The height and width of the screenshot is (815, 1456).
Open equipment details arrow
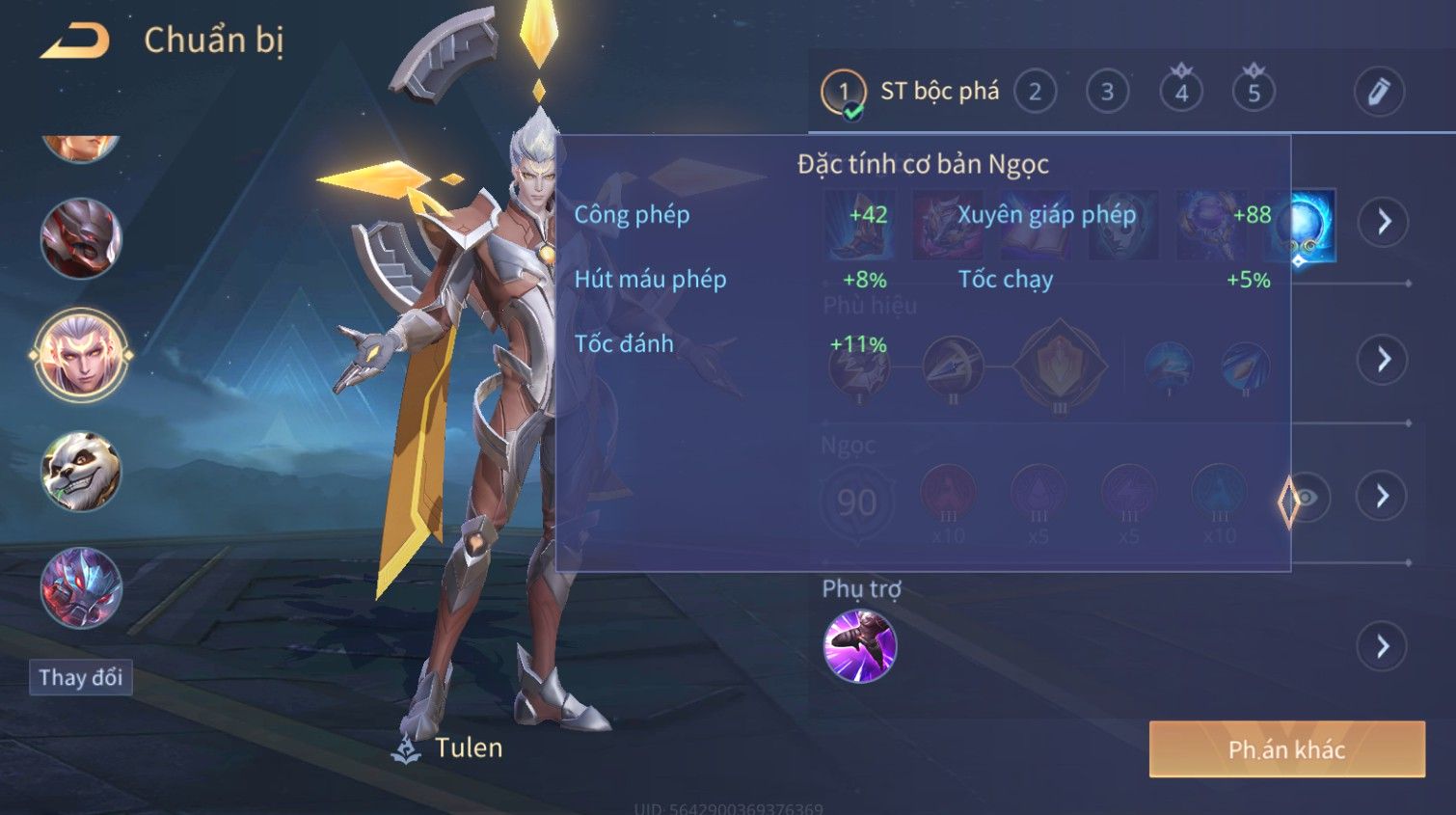[1384, 223]
